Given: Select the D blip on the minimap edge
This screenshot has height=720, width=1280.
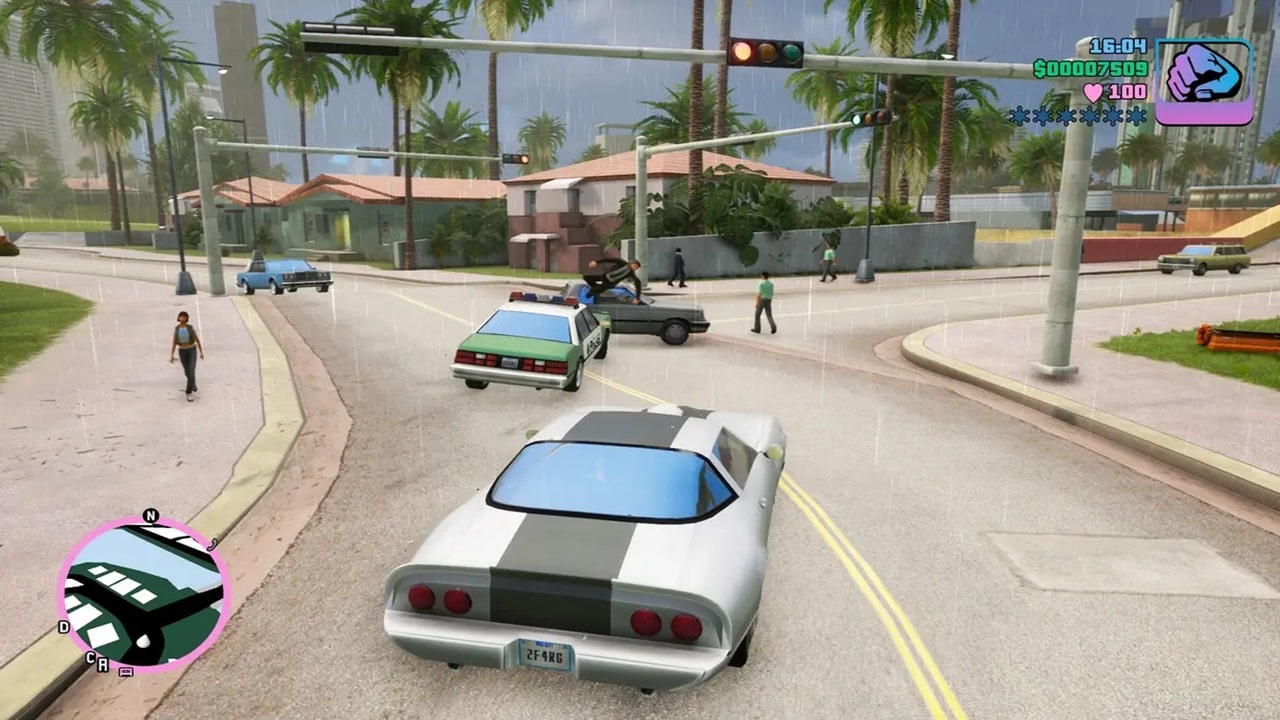Looking at the screenshot, I should pyautogui.click(x=62, y=627).
